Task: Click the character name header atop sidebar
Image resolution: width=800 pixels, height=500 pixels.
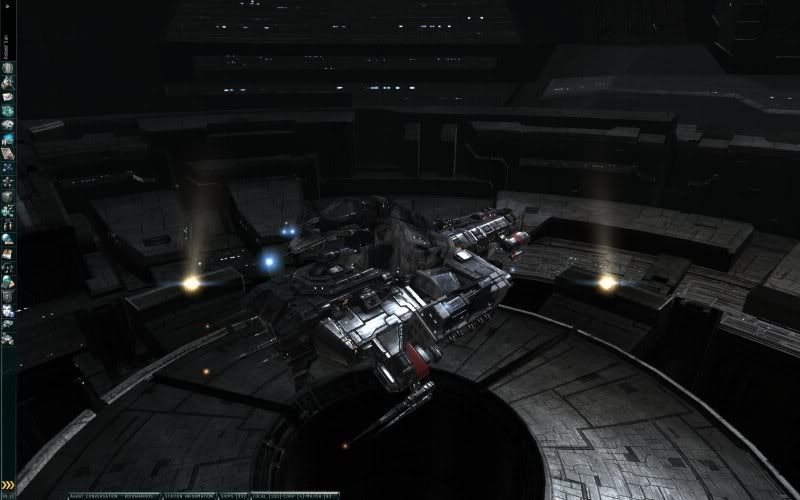Action: pos(7,36)
